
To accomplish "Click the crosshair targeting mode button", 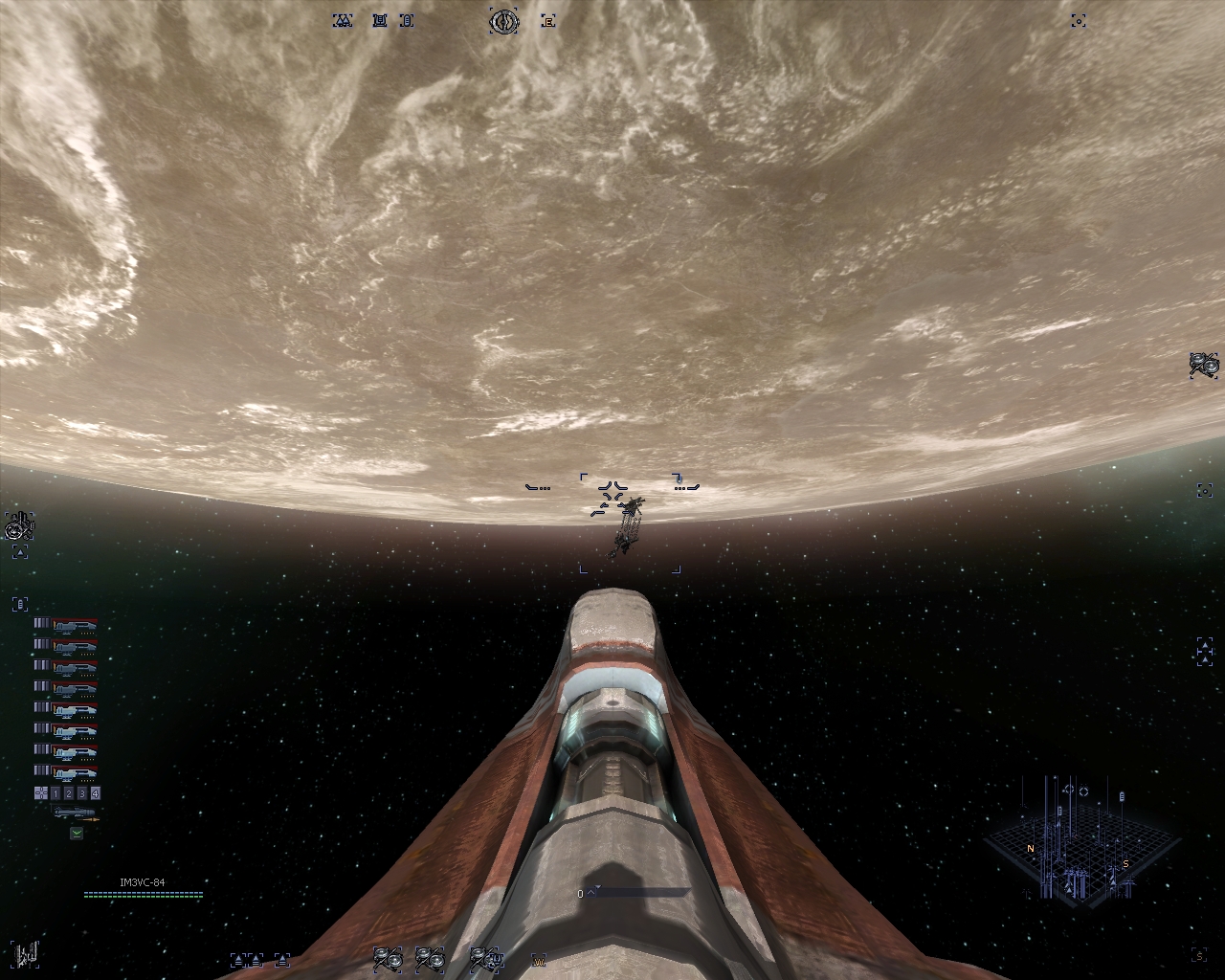I will coord(40,793).
